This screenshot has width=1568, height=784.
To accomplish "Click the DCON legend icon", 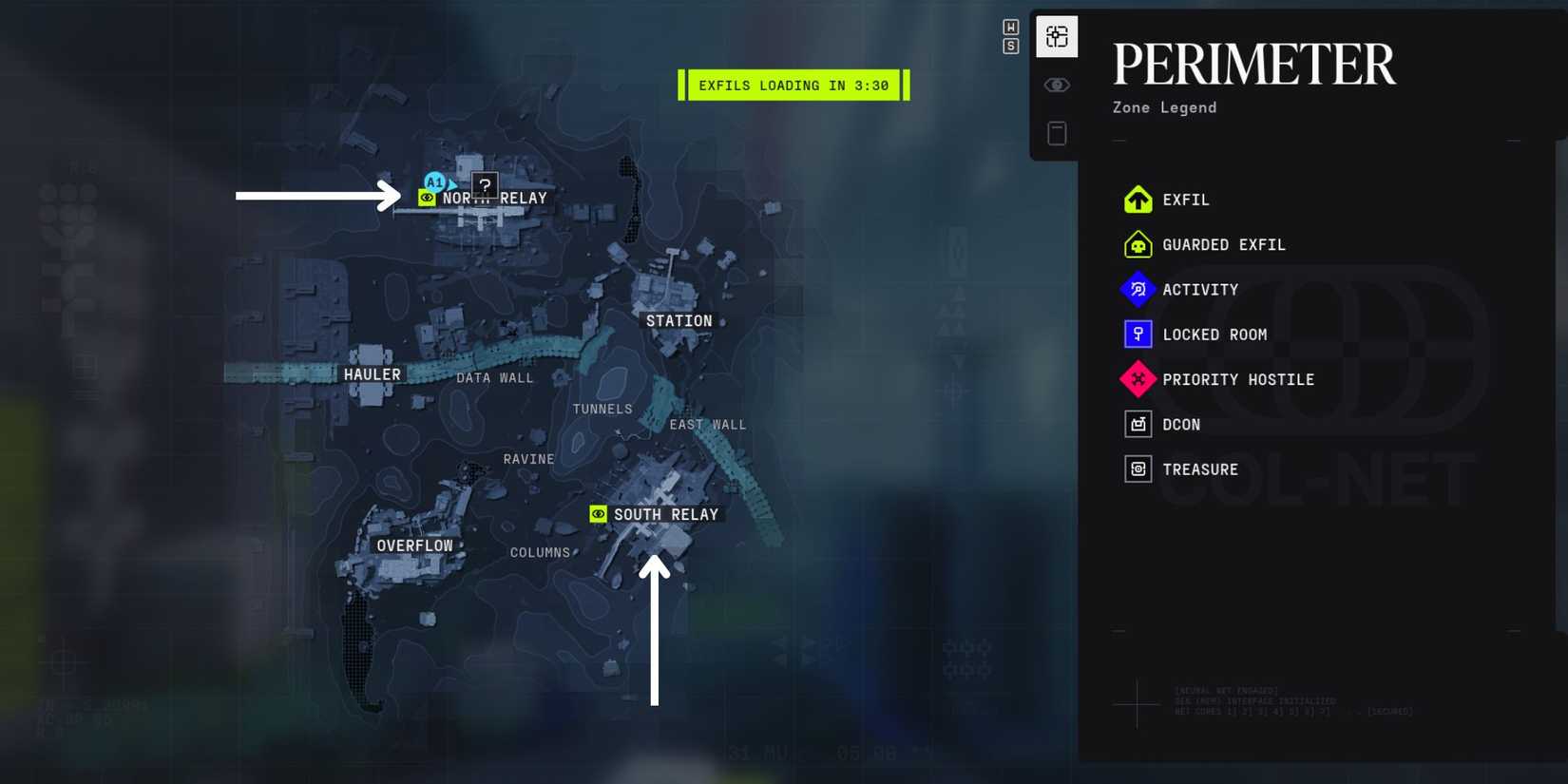I will pyautogui.click(x=1138, y=424).
